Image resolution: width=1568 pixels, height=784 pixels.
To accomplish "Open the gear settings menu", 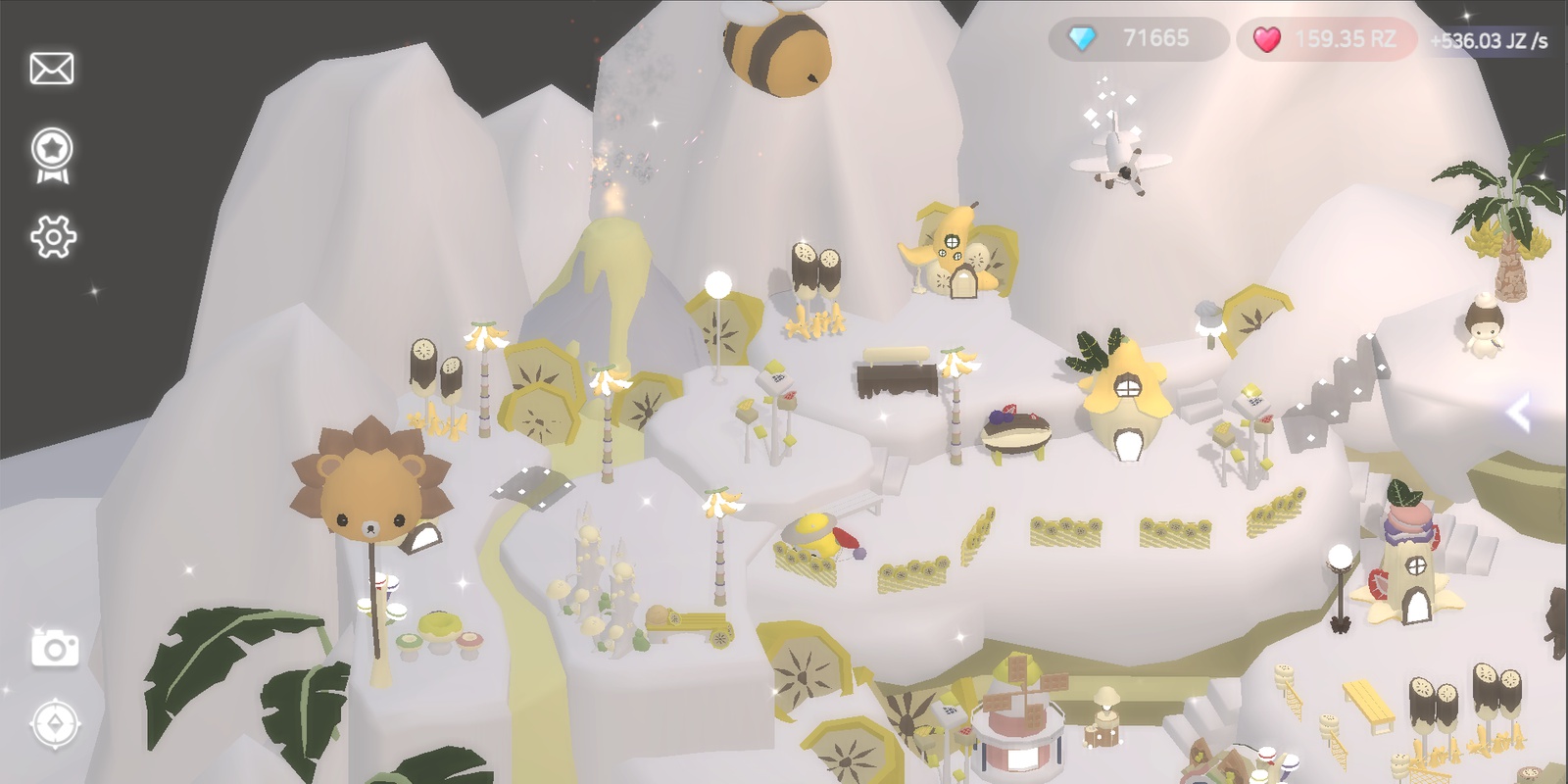I will (53, 237).
